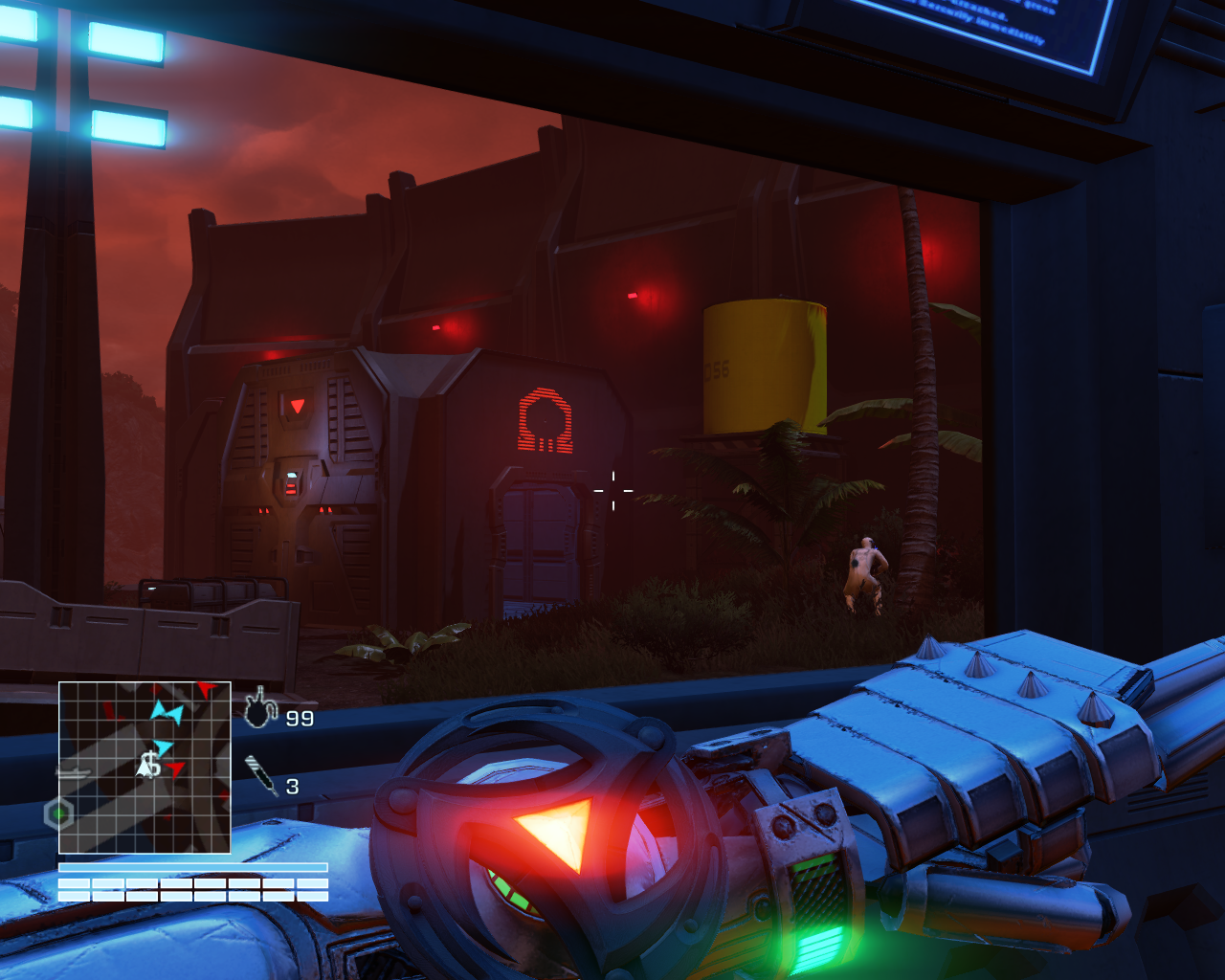1225x980 pixels.
Task: Select the middle-finger hand icon
Action: (259, 709)
